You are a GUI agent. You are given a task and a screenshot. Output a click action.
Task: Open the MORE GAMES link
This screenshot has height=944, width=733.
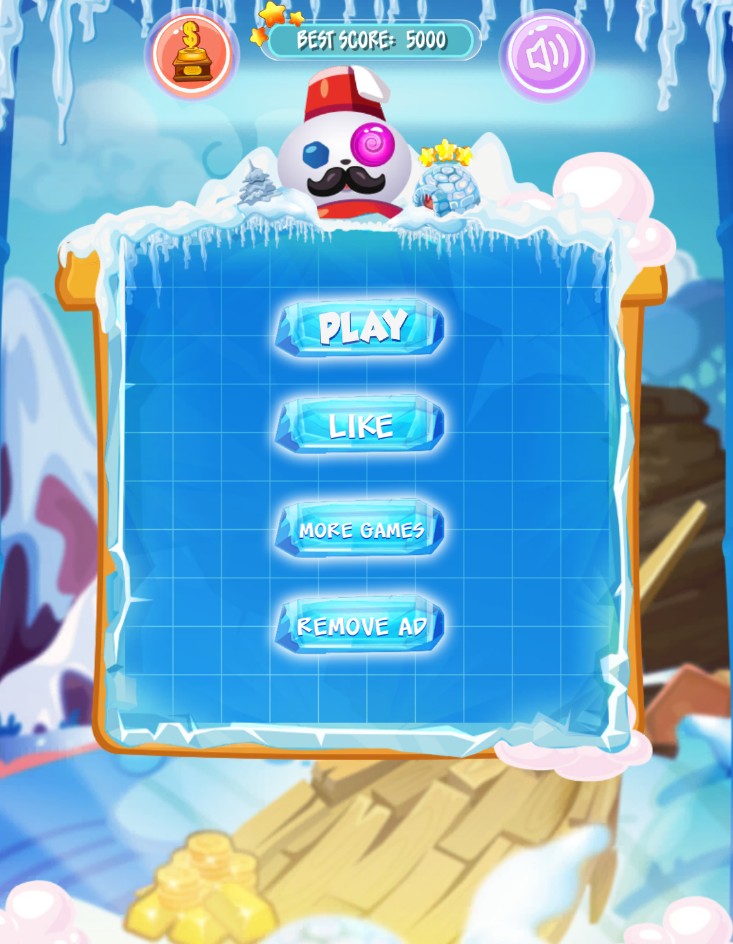(x=360, y=529)
